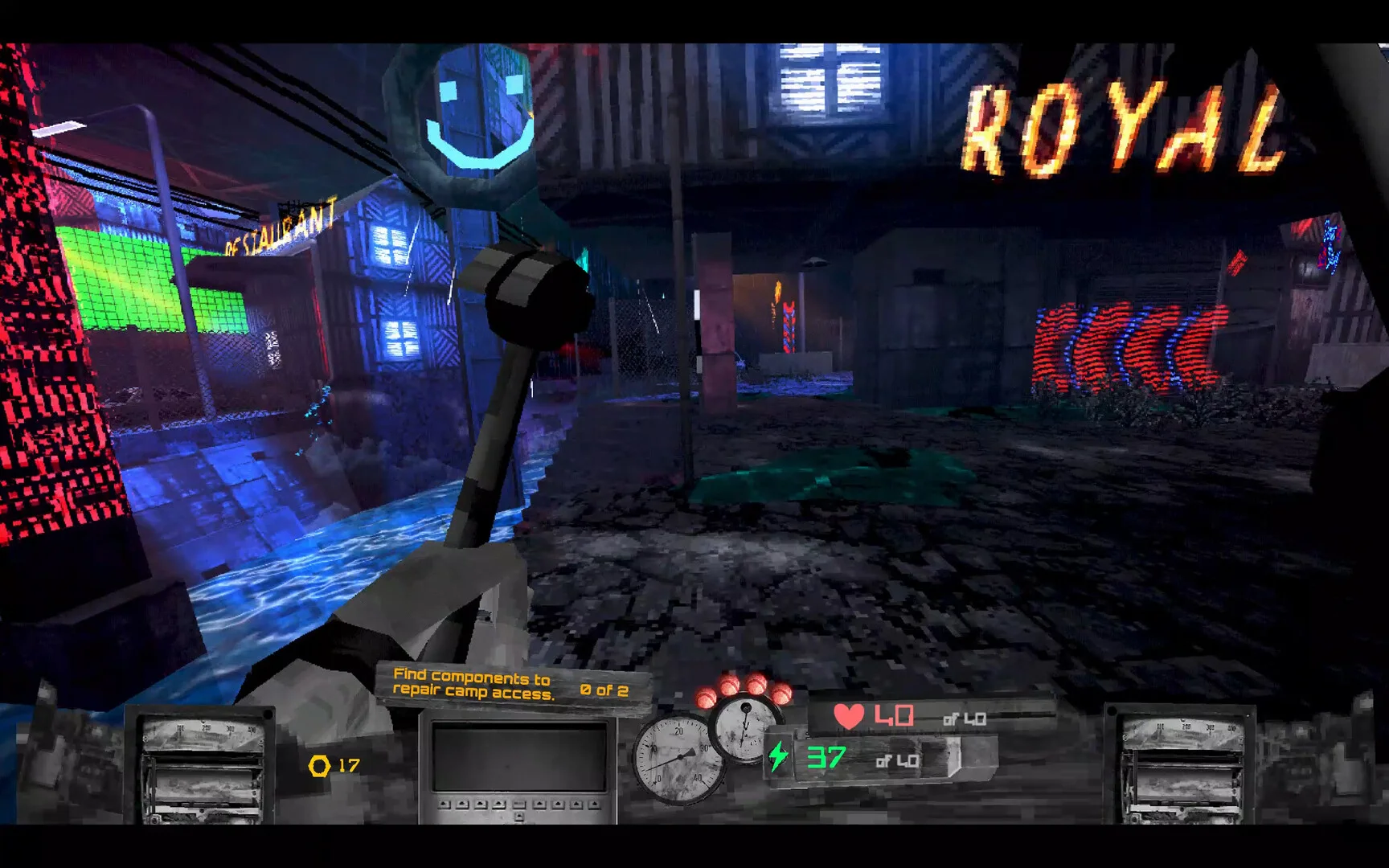Click the hex nut currency icon
1389x868 pixels.
click(319, 766)
